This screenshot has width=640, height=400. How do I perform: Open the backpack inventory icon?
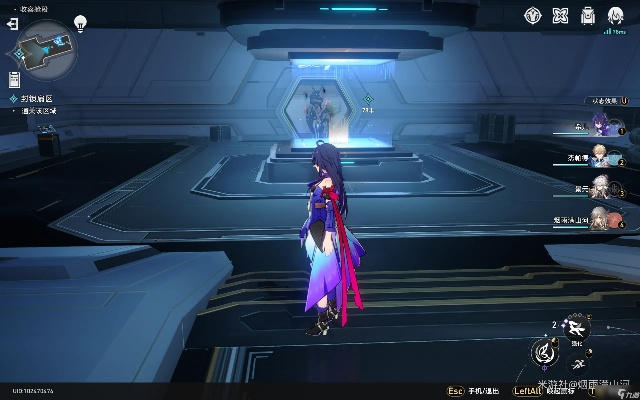pyautogui.click(x=589, y=15)
